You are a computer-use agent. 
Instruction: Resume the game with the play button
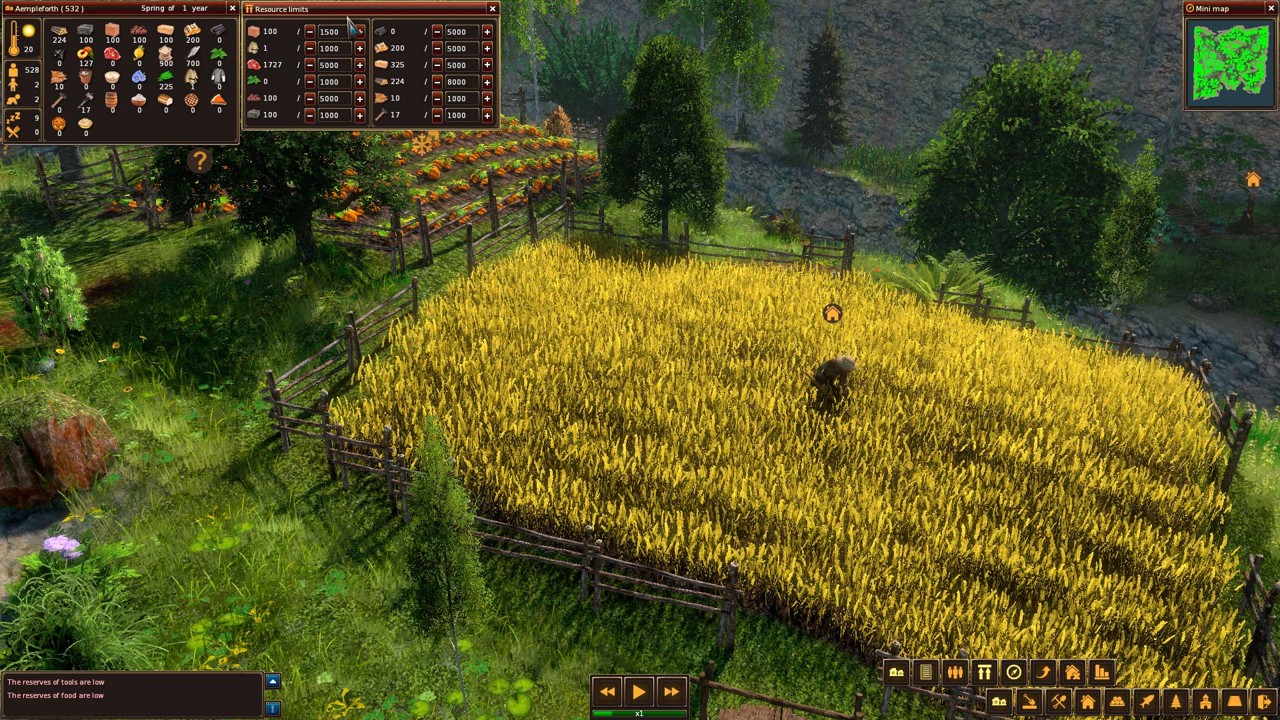pos(638,691)
